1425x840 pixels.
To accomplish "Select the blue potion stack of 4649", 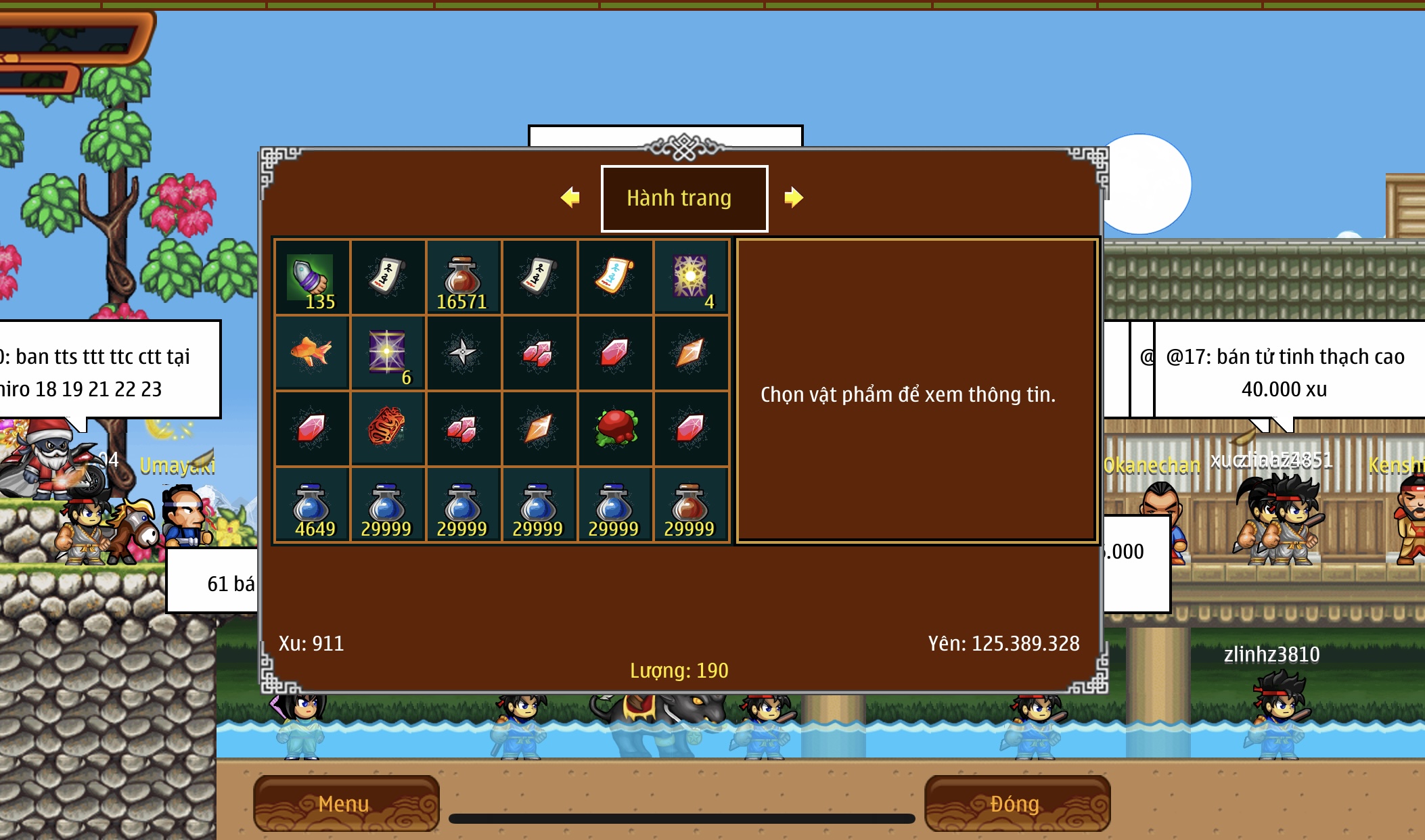I will click(x=311, y=505).
